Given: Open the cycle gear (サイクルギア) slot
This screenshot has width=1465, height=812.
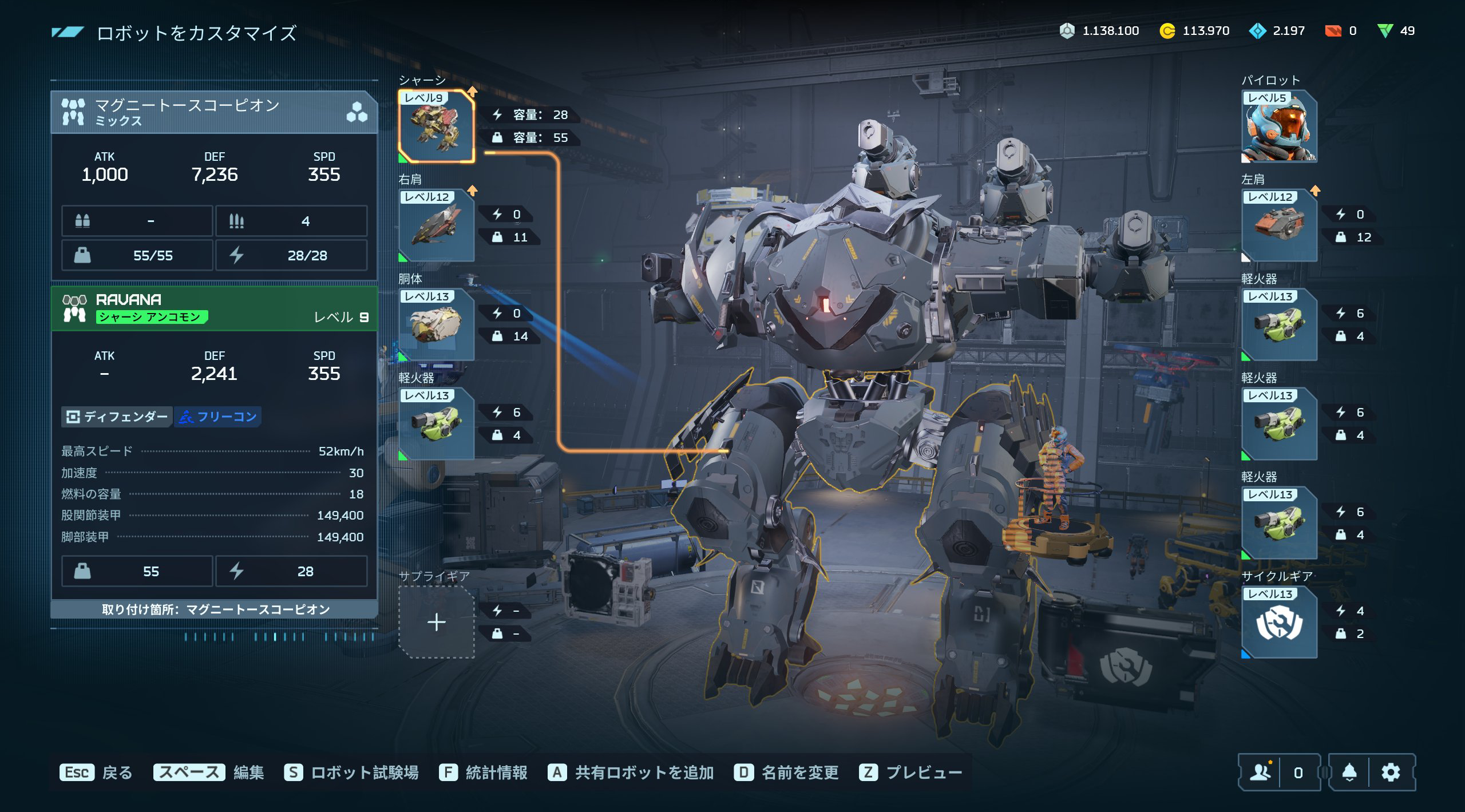Looking at the screenshot, I should pos(1279,622).
